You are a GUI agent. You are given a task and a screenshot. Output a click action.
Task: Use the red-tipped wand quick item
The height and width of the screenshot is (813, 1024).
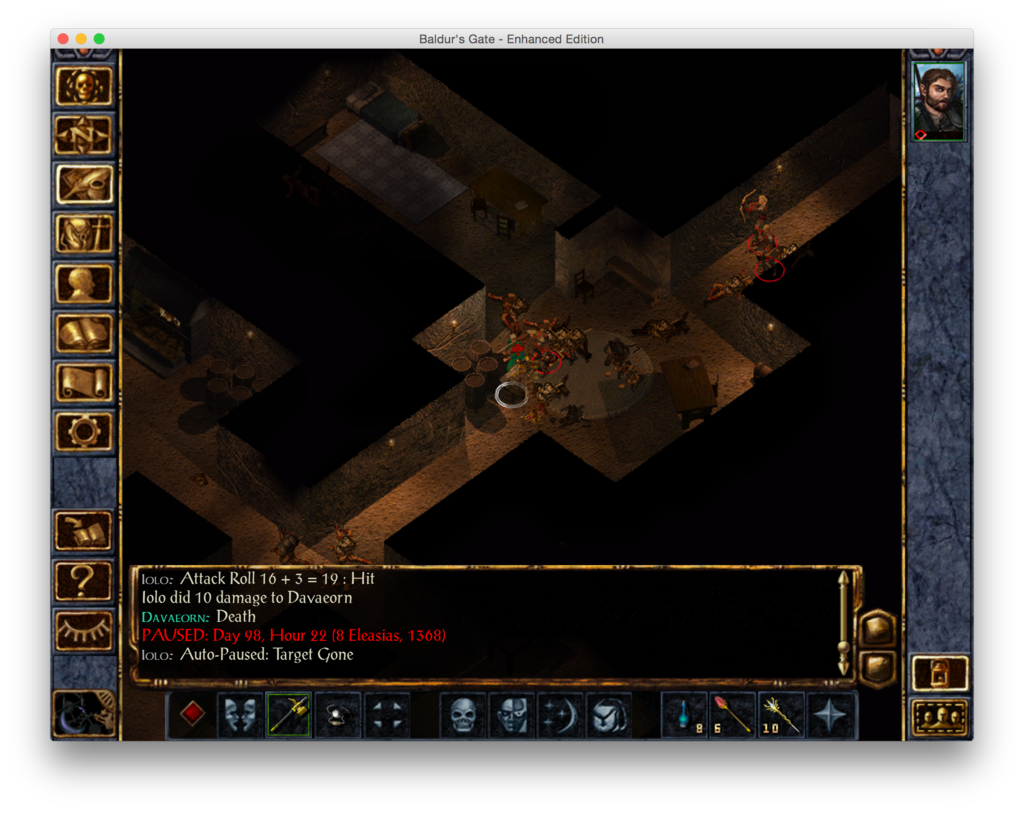click(733, 714)
